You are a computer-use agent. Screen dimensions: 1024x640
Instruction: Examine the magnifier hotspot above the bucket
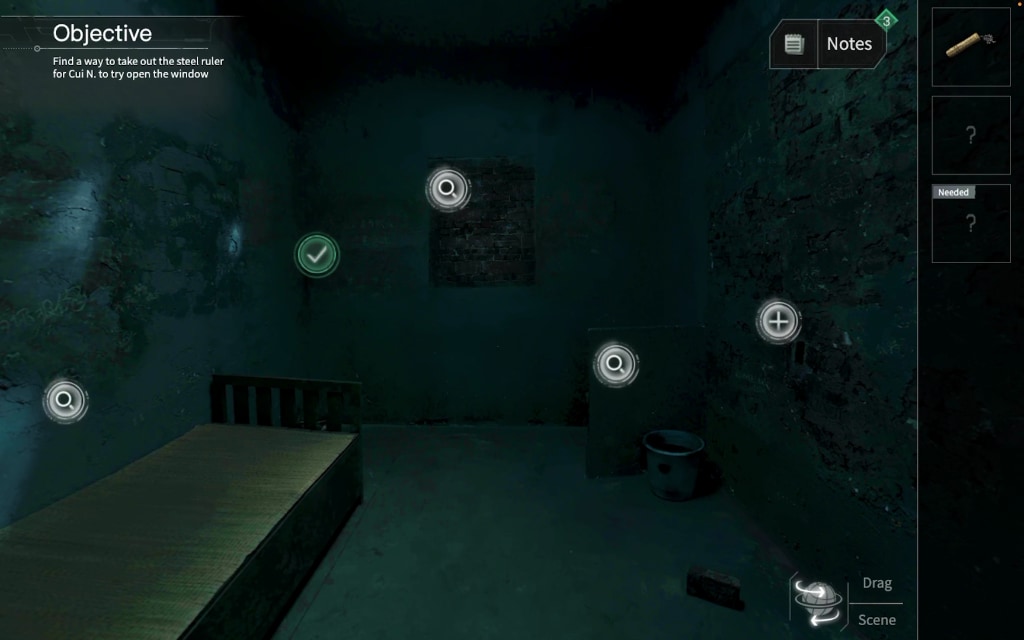615,365
